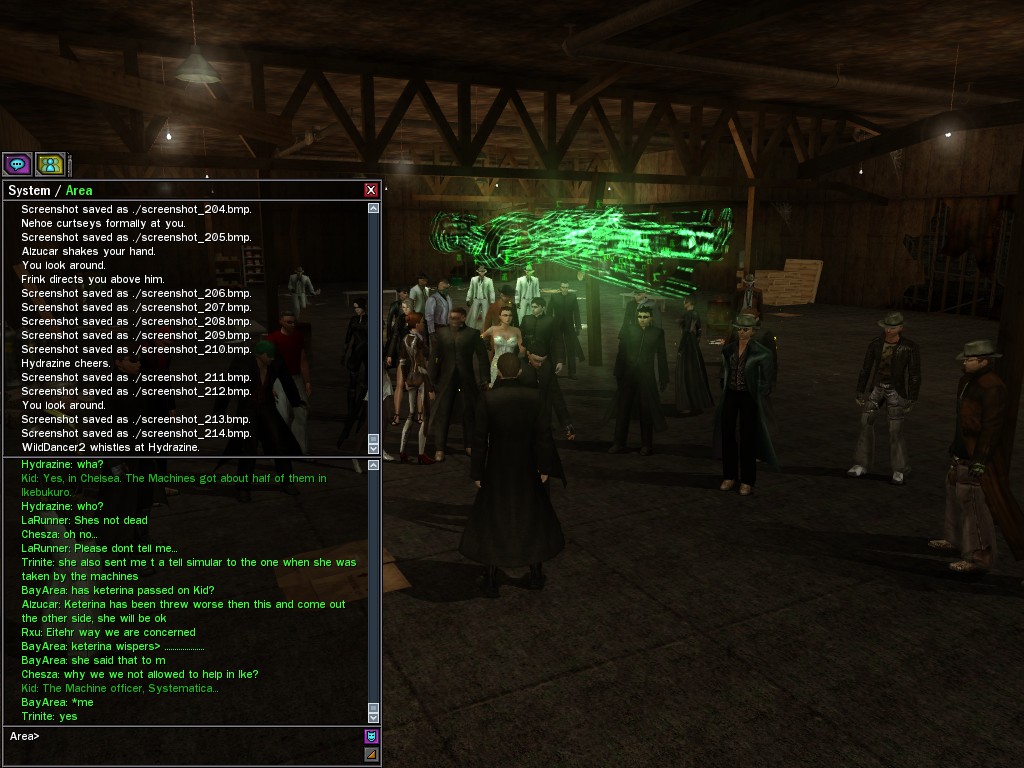Select the System channel label
This screenshot has height=768, width=1024.
(28, 190)
